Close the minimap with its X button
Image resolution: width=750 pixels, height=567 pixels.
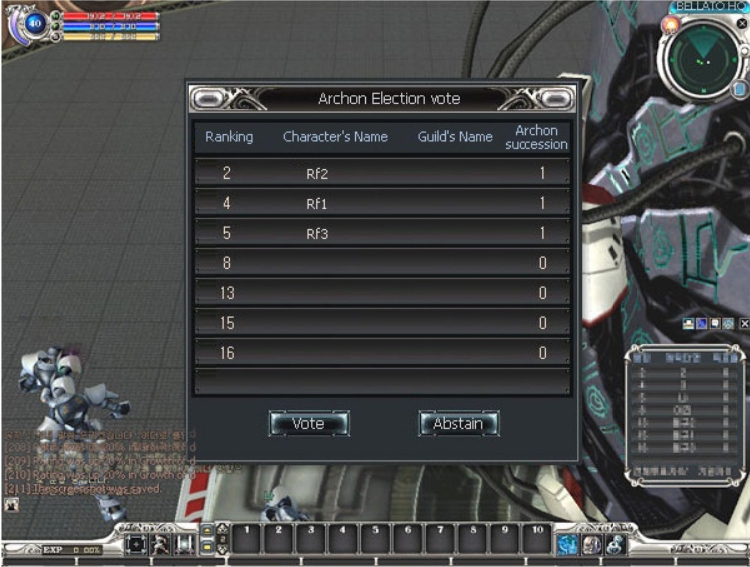click(741, 23)
